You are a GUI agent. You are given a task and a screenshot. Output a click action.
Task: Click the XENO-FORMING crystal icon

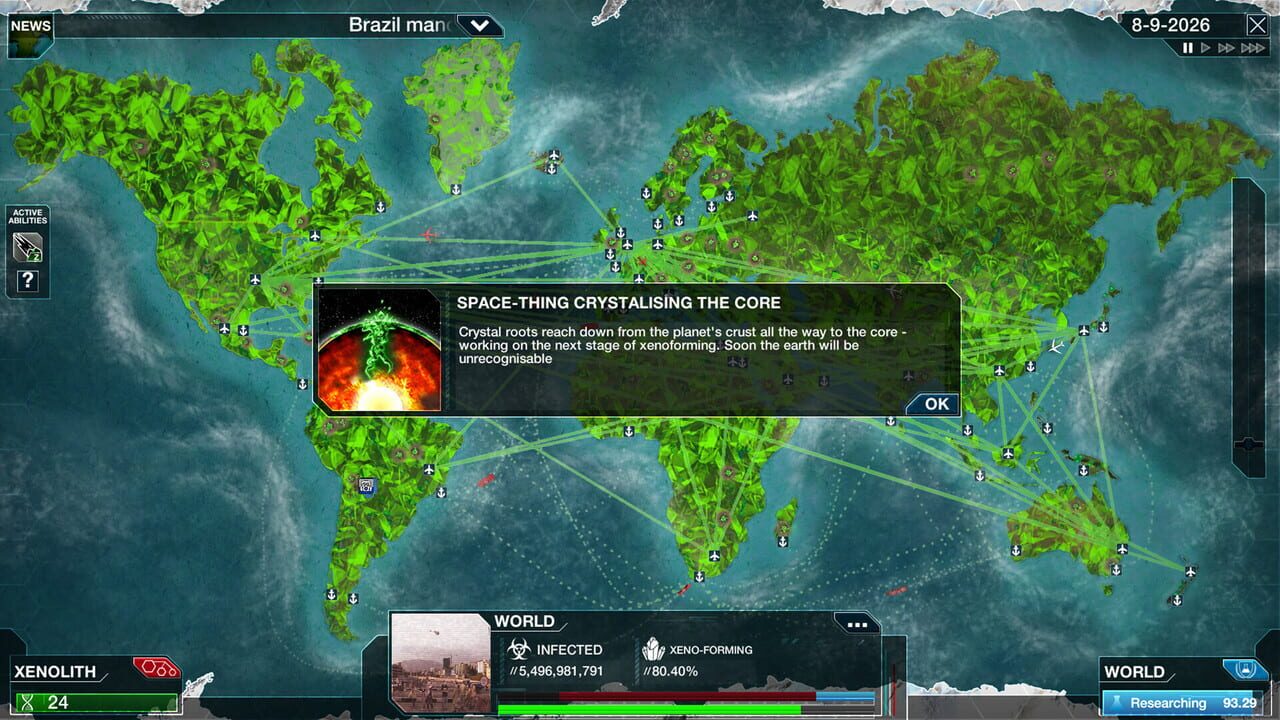655,649
